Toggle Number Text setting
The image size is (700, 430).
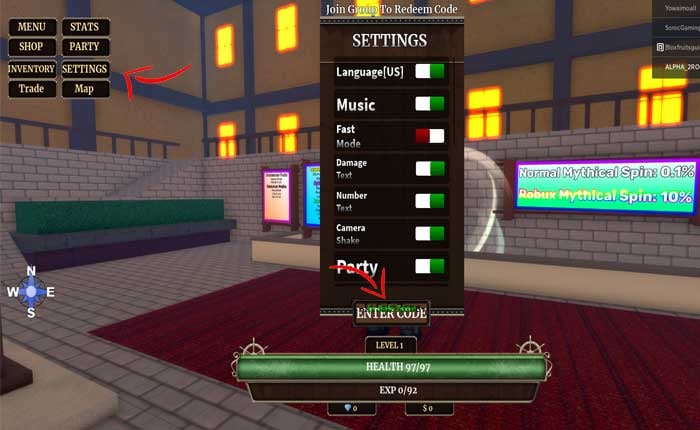430,201
